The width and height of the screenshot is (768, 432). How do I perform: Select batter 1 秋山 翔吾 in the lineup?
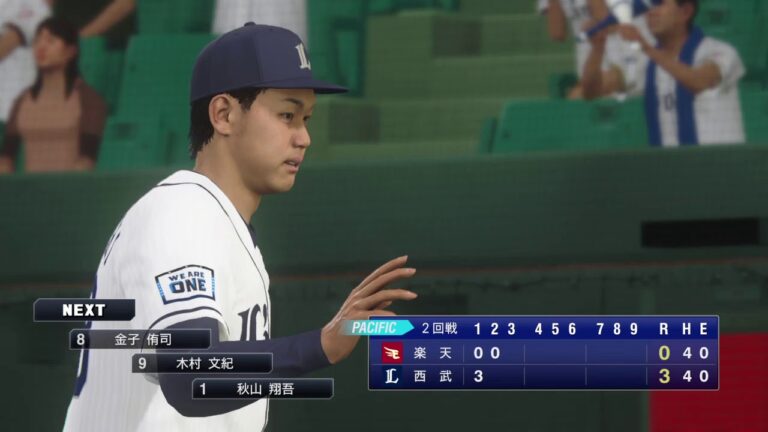pos(263,388)
